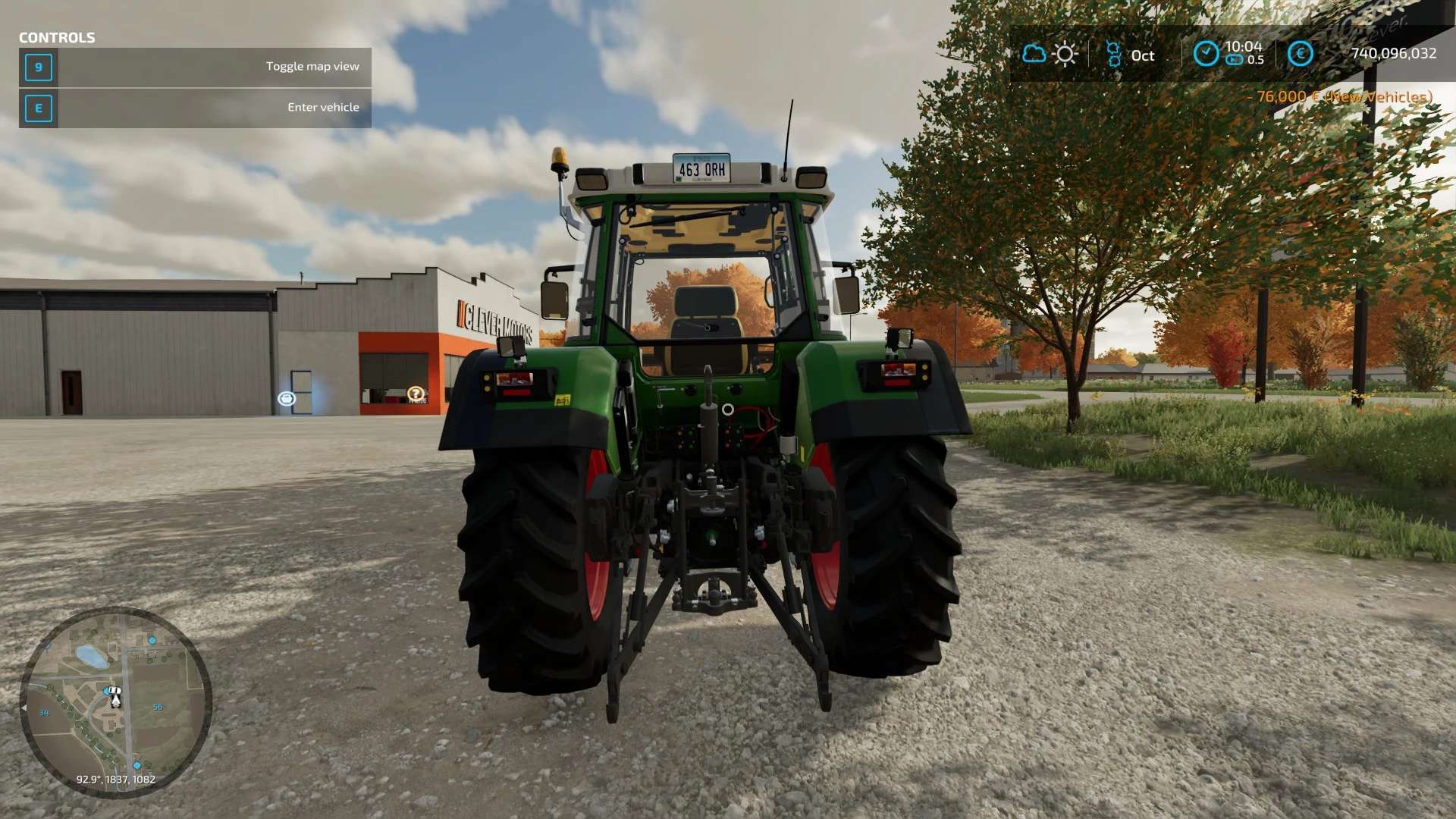
Task: Click the circular minimap
Action: (115, 701)
